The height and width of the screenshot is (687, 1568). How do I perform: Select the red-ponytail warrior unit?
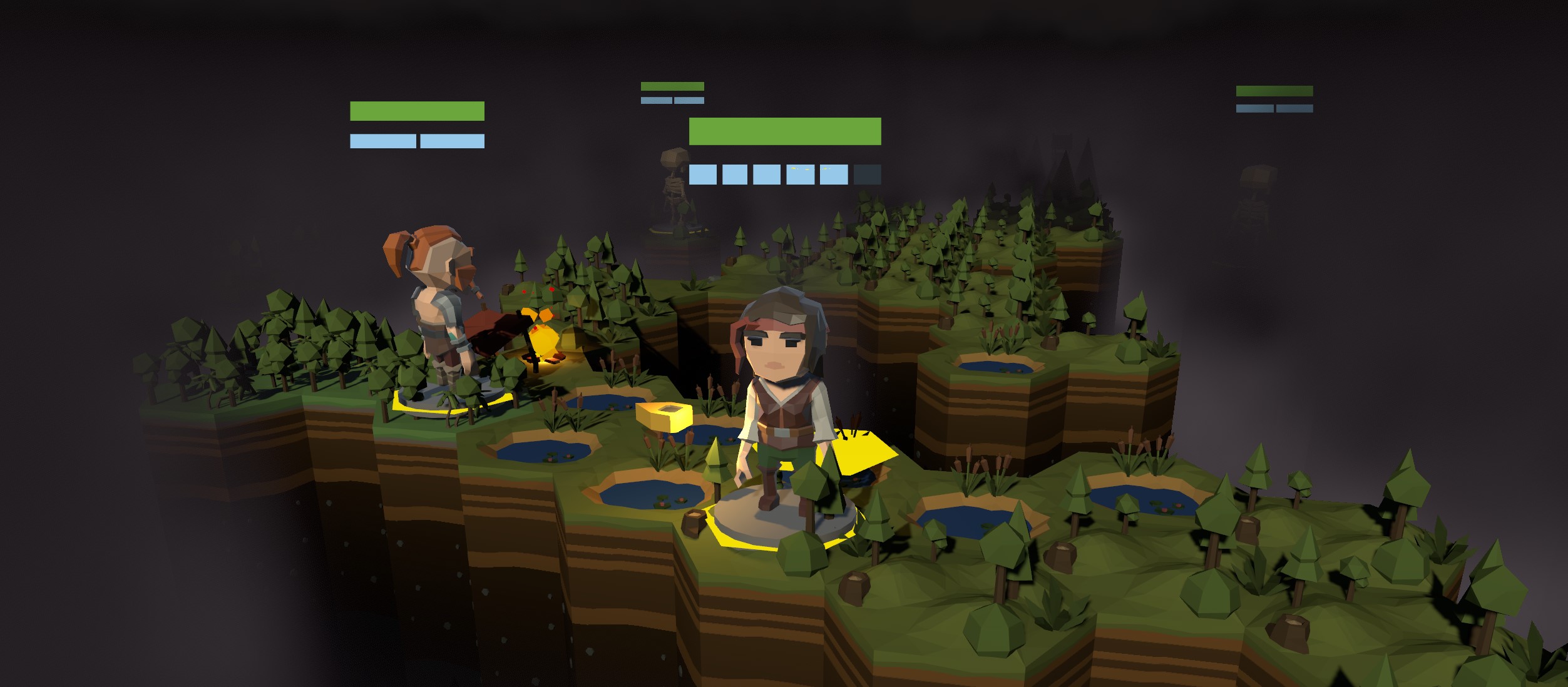click(x=438, y=307)
